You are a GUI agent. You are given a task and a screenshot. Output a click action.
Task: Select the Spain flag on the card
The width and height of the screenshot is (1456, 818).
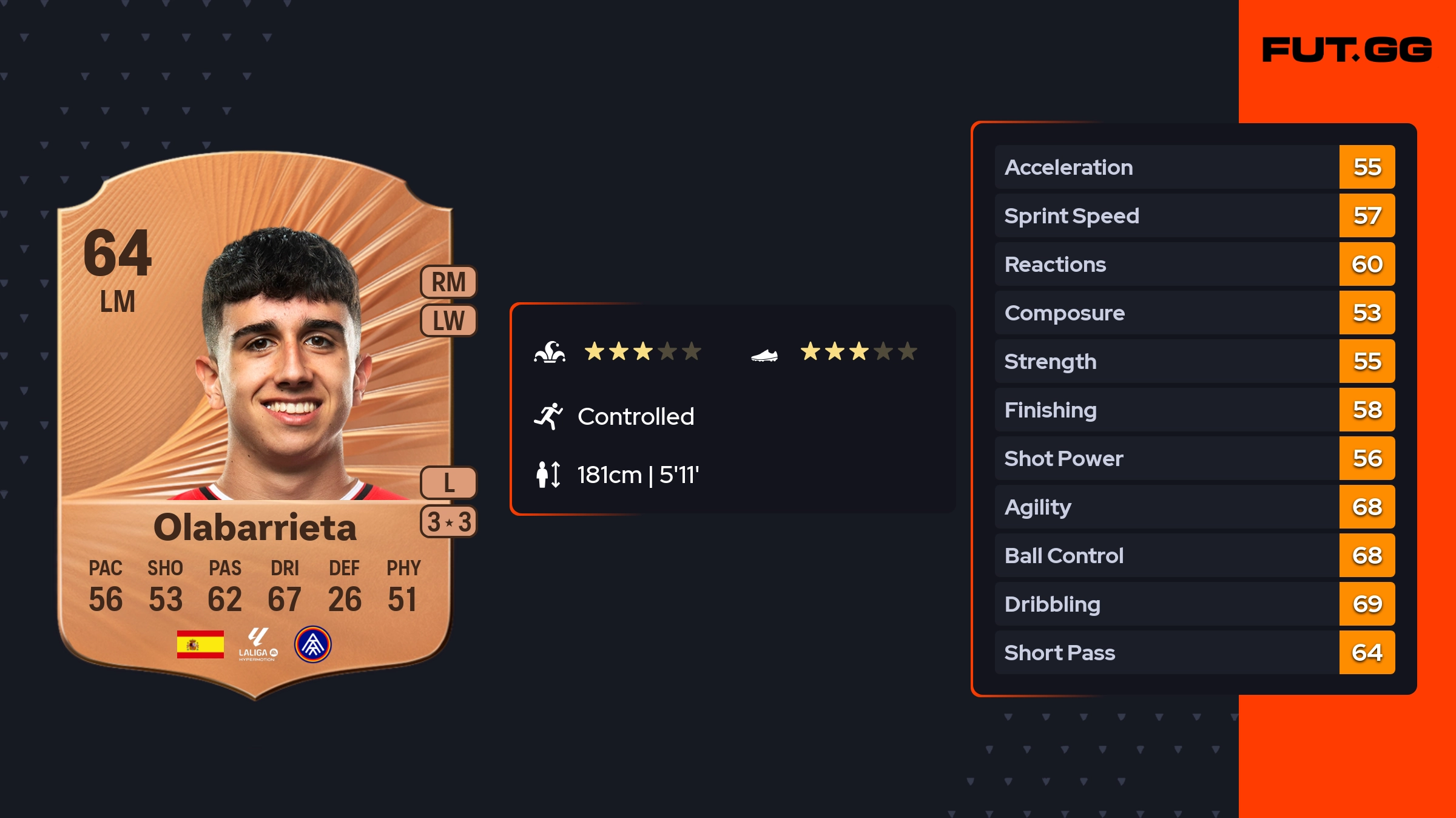200,644
